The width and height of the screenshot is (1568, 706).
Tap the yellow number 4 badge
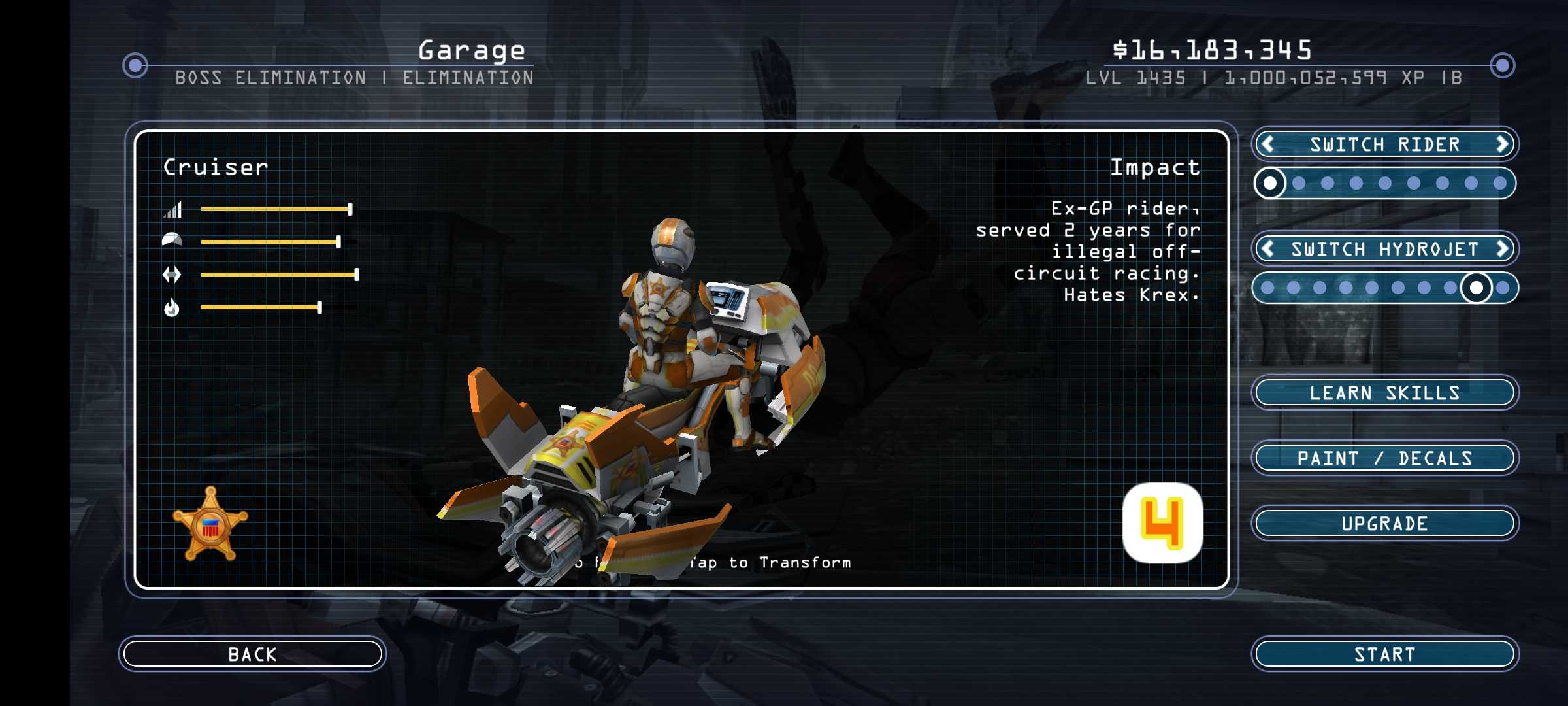1162,522
